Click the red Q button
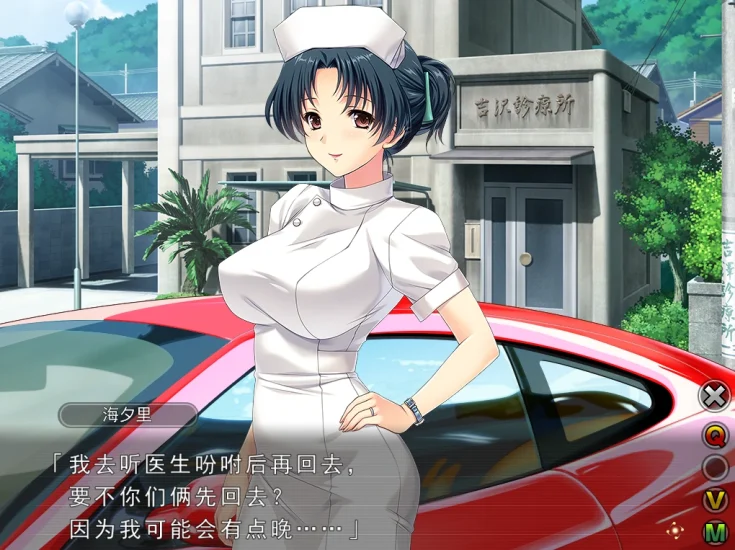Image resolution: width=735 pixels, height=550 pixels. coord(714,435)
